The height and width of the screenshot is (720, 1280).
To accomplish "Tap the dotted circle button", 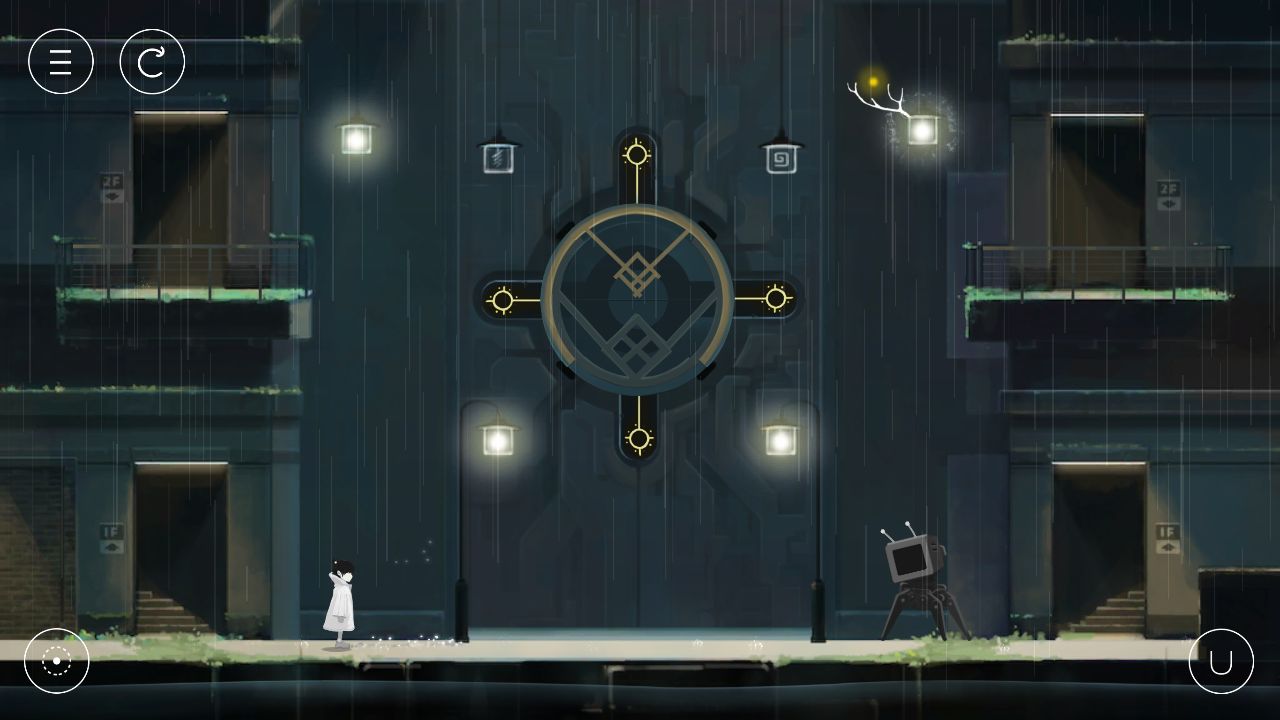I will (x=57, y=661).
